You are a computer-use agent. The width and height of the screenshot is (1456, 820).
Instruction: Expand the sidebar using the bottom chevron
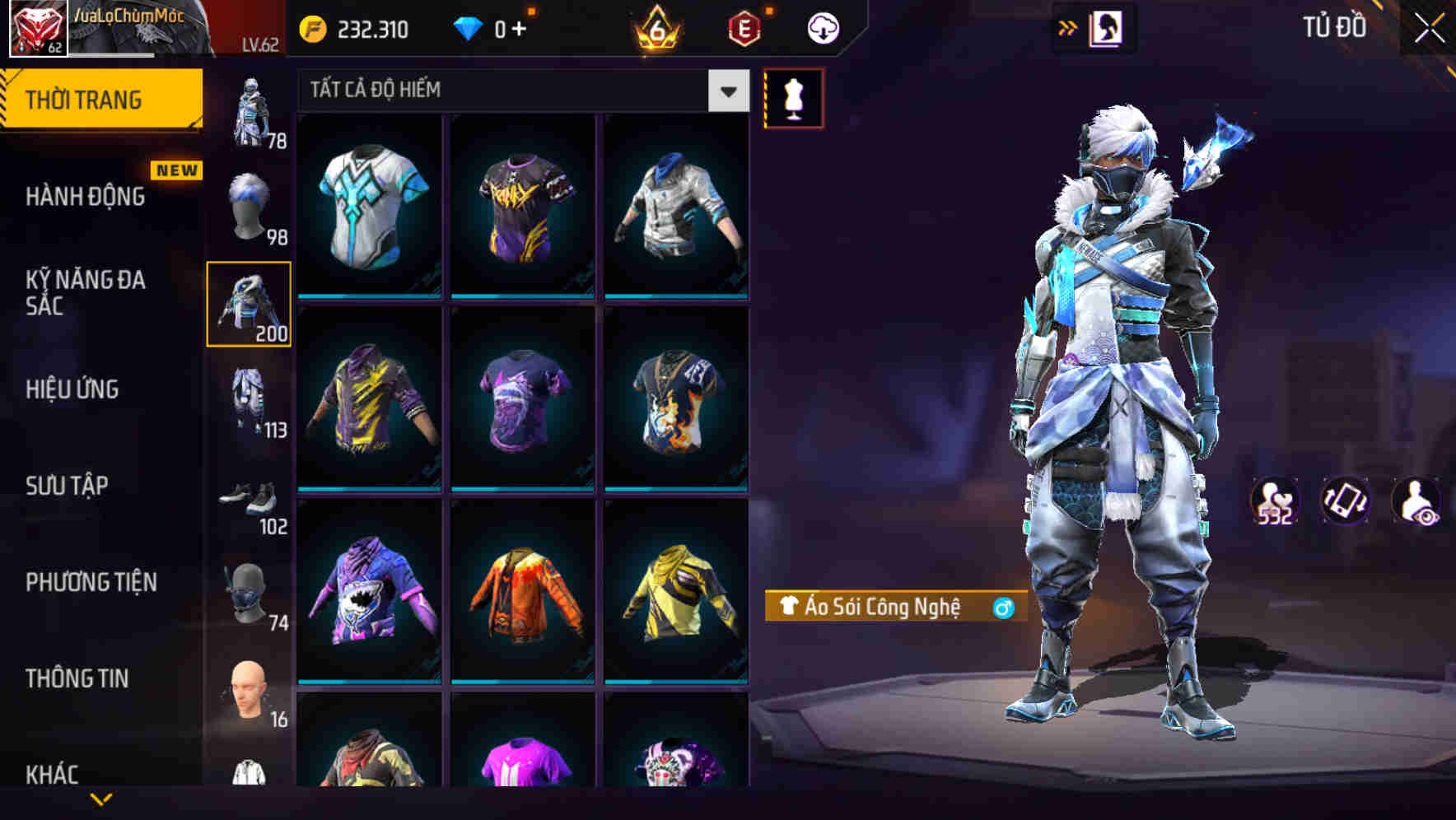(101, 800)
